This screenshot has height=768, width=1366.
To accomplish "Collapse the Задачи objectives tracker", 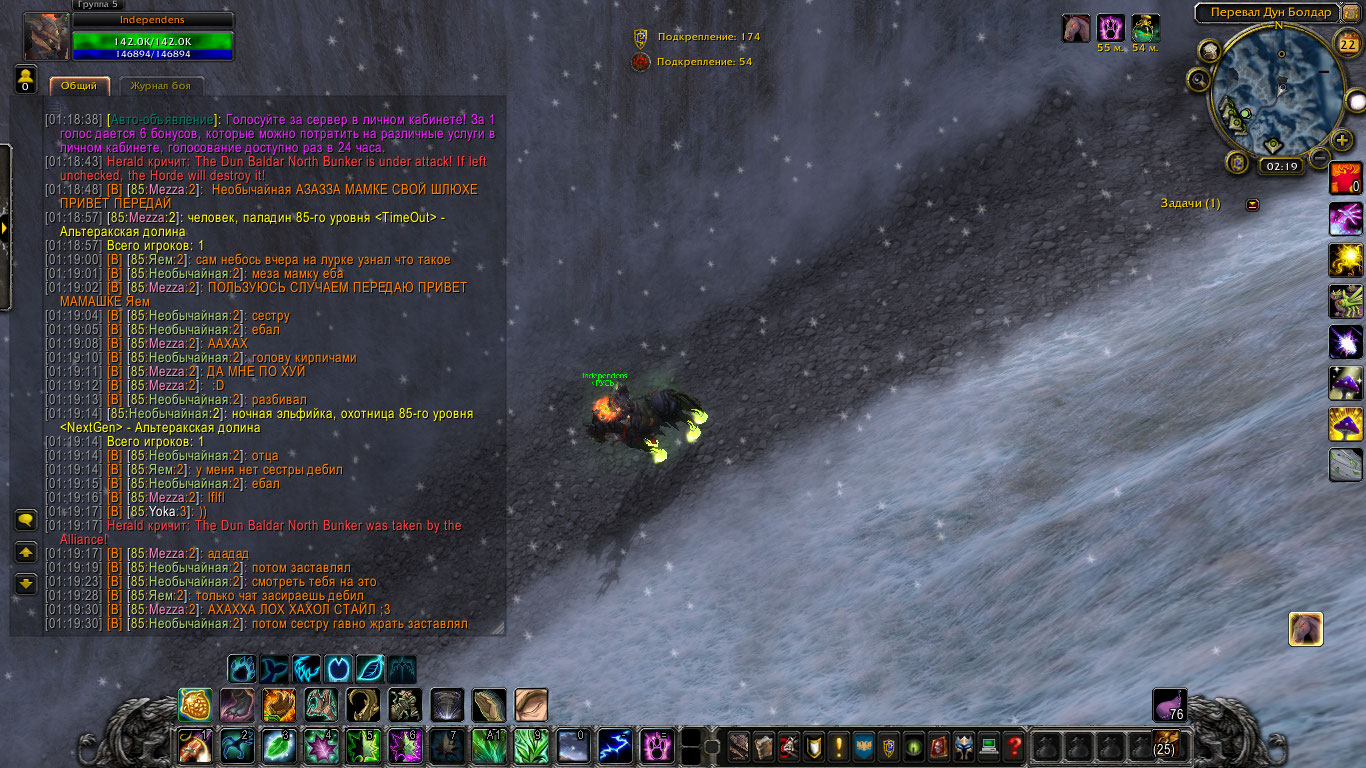I will (x=1253, y=204).
